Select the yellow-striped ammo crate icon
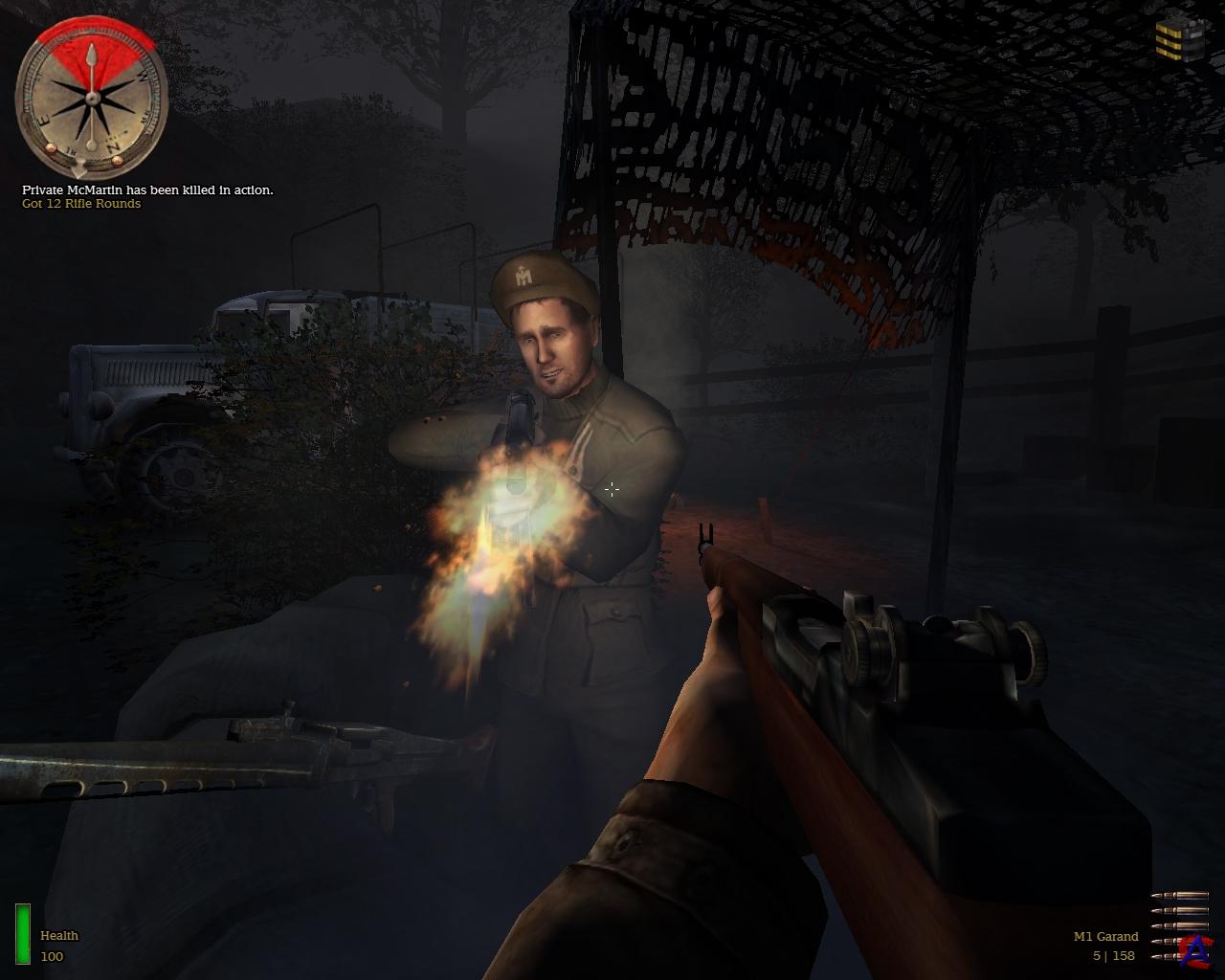 coord(1179,39)
